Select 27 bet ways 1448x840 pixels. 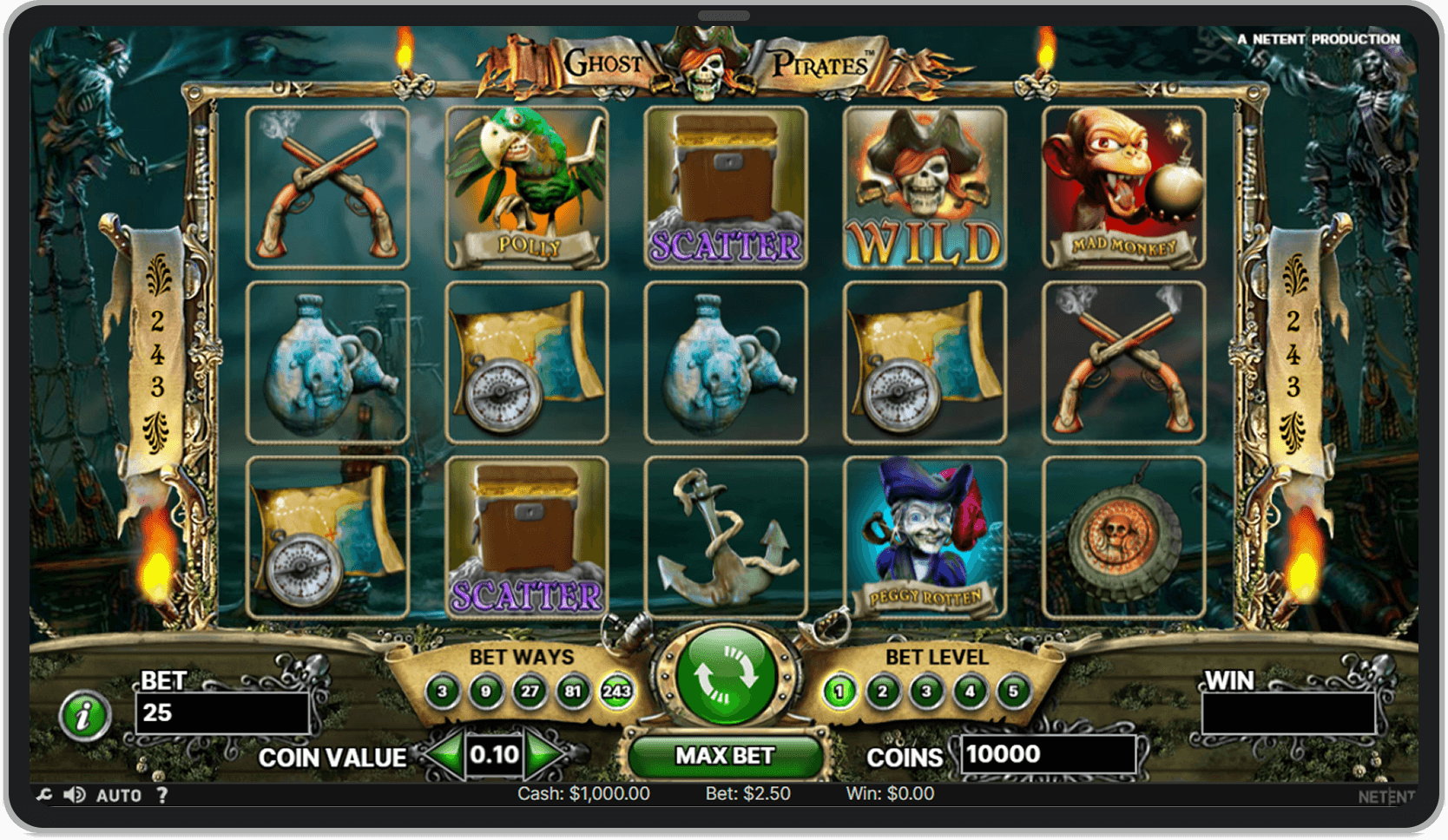click(x=531, y=692)
